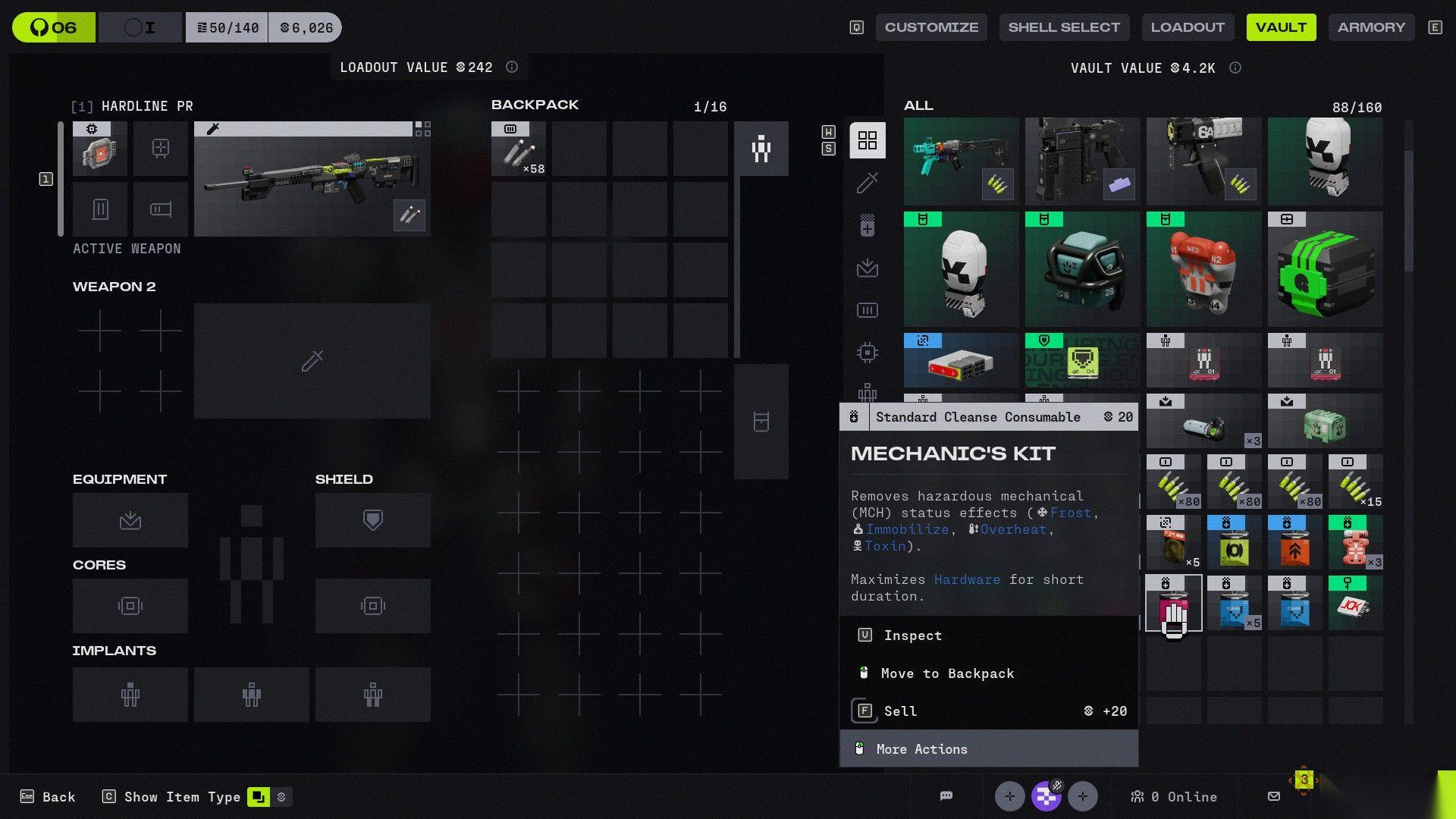The image size is (1456, 819).
Task: Show vault value info tooltip
Action: 1235,68
